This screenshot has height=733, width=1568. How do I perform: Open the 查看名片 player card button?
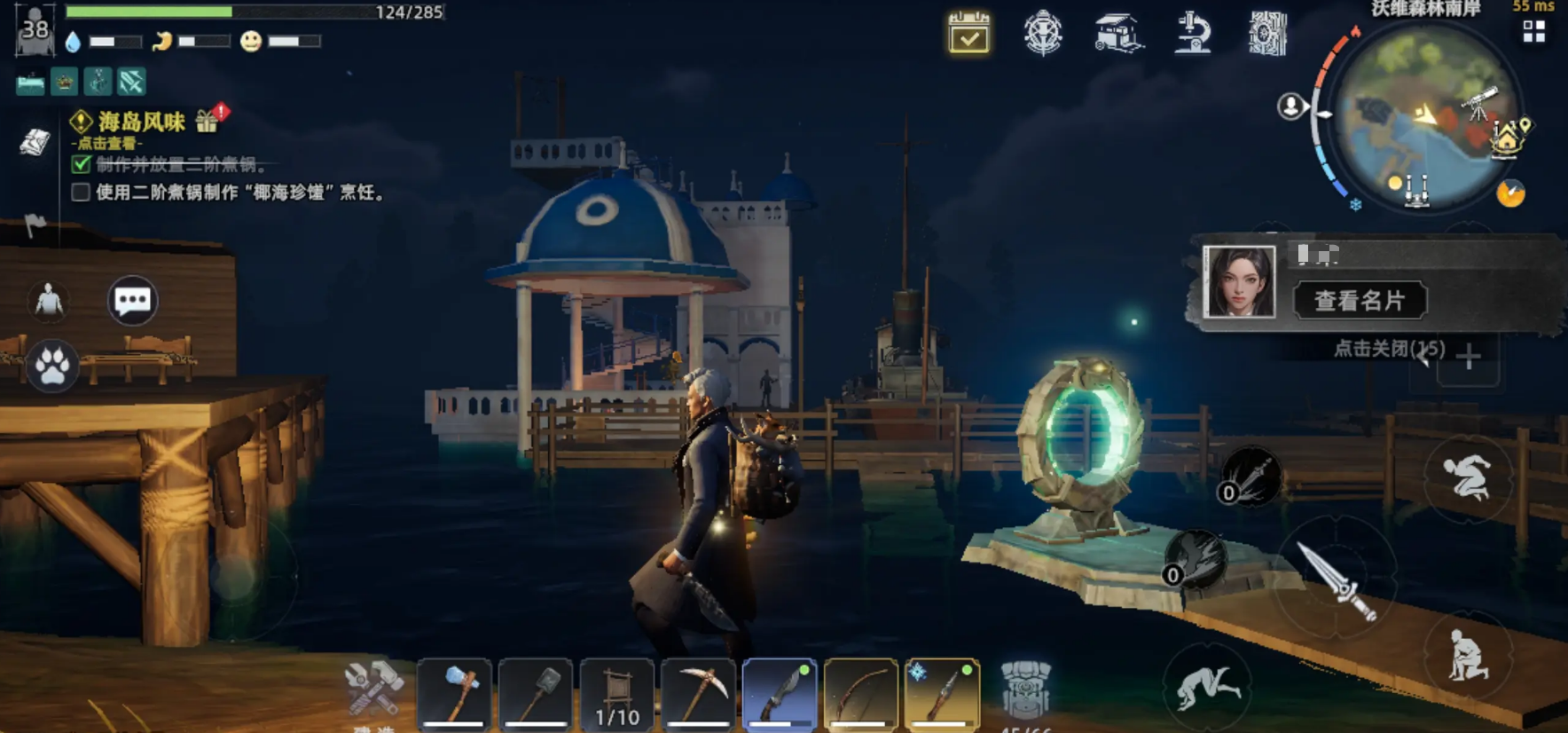[1360, 301]
